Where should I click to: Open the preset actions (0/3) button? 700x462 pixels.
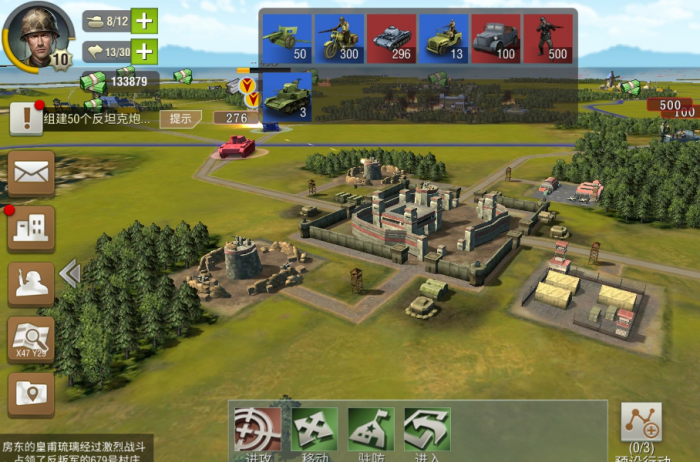point(641,427)
